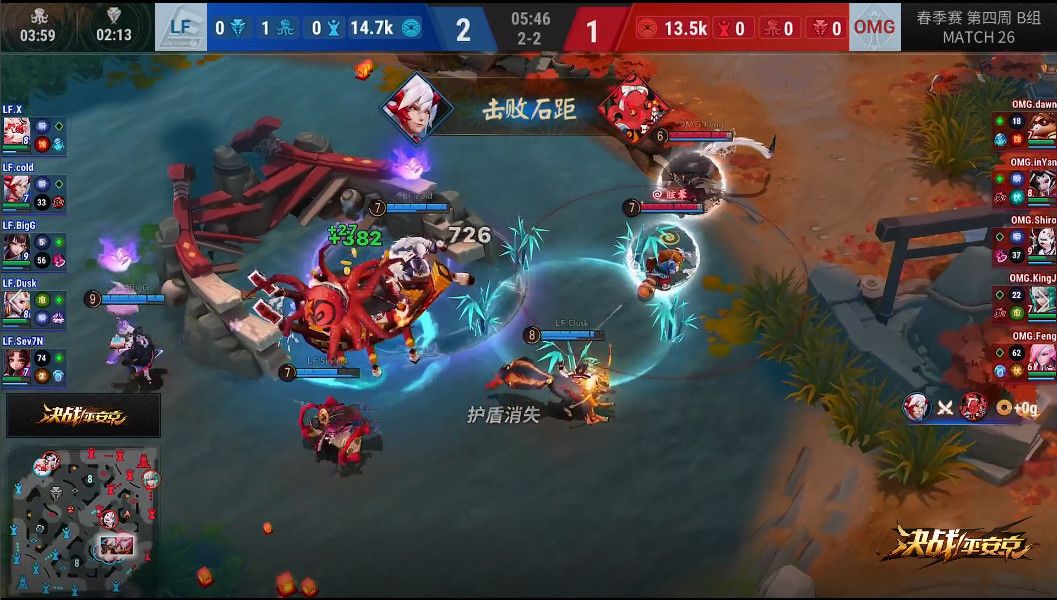
Task: Select OMG.inYan's player portrait
Action: pos(1042,183)
